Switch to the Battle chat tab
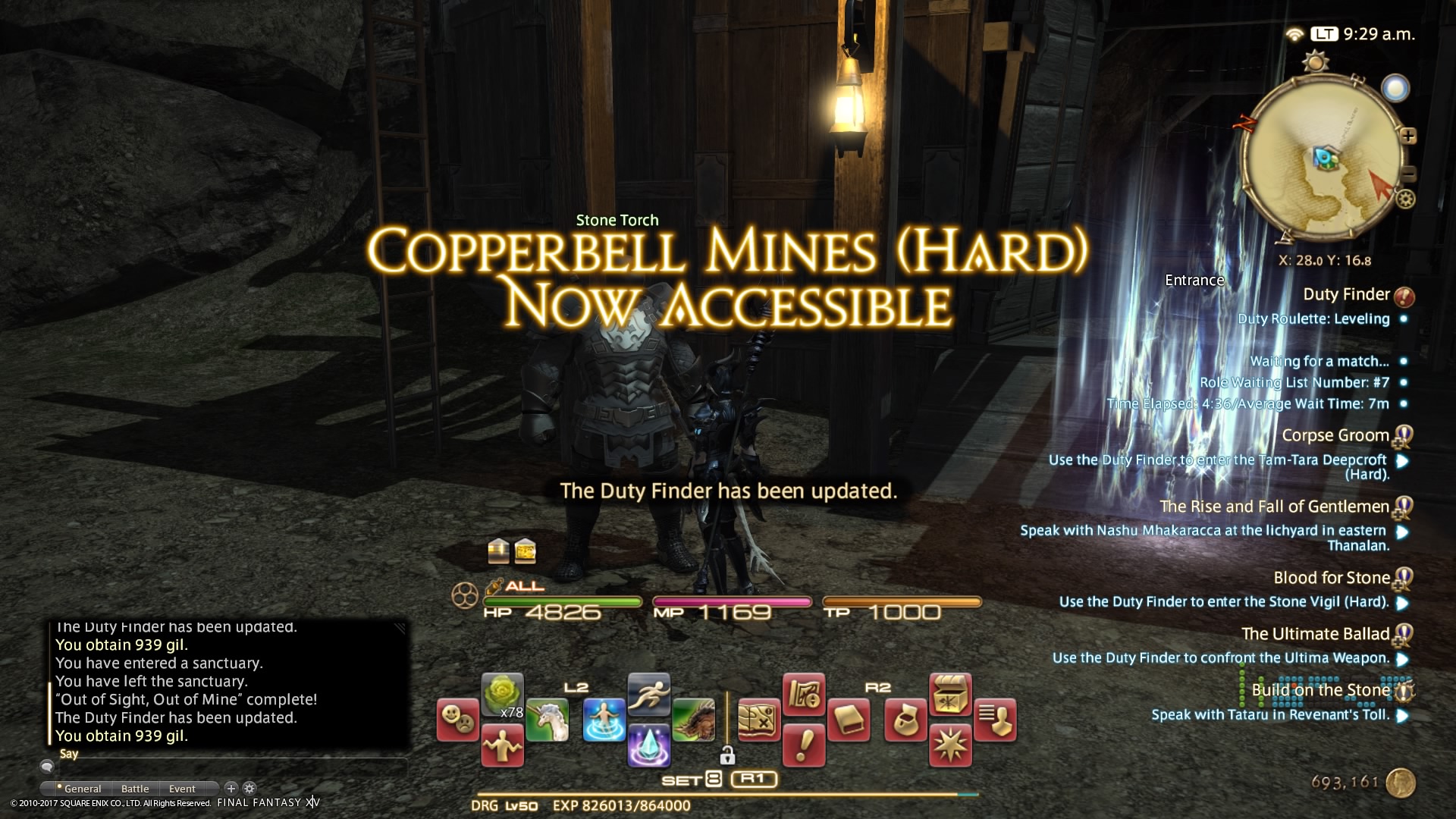1456x819 pixels. [x=135, y=789]
